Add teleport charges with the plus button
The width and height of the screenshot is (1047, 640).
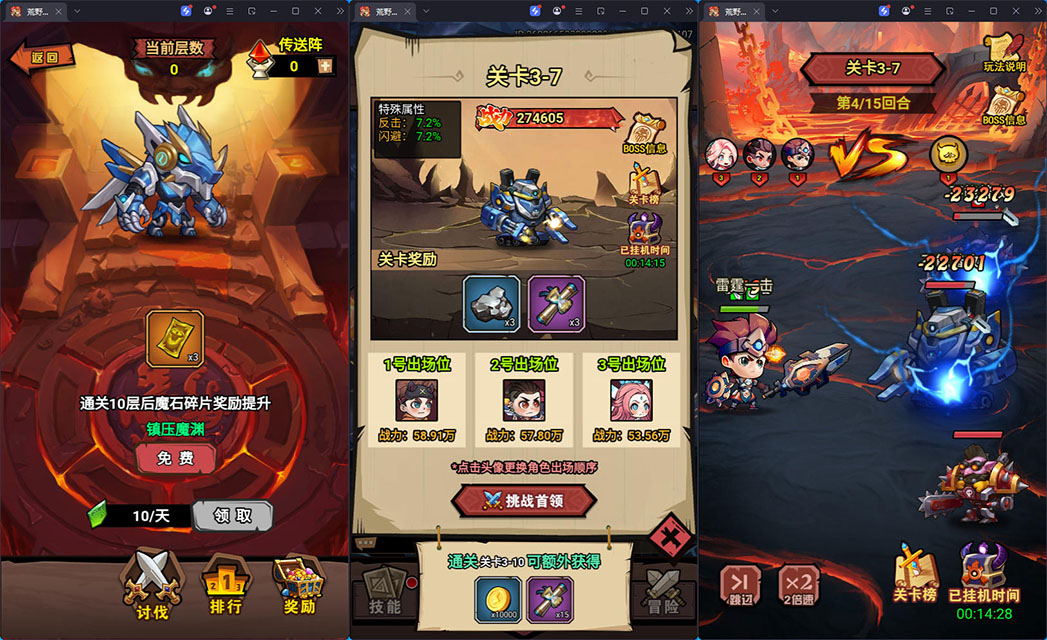[x=324, y=66]
